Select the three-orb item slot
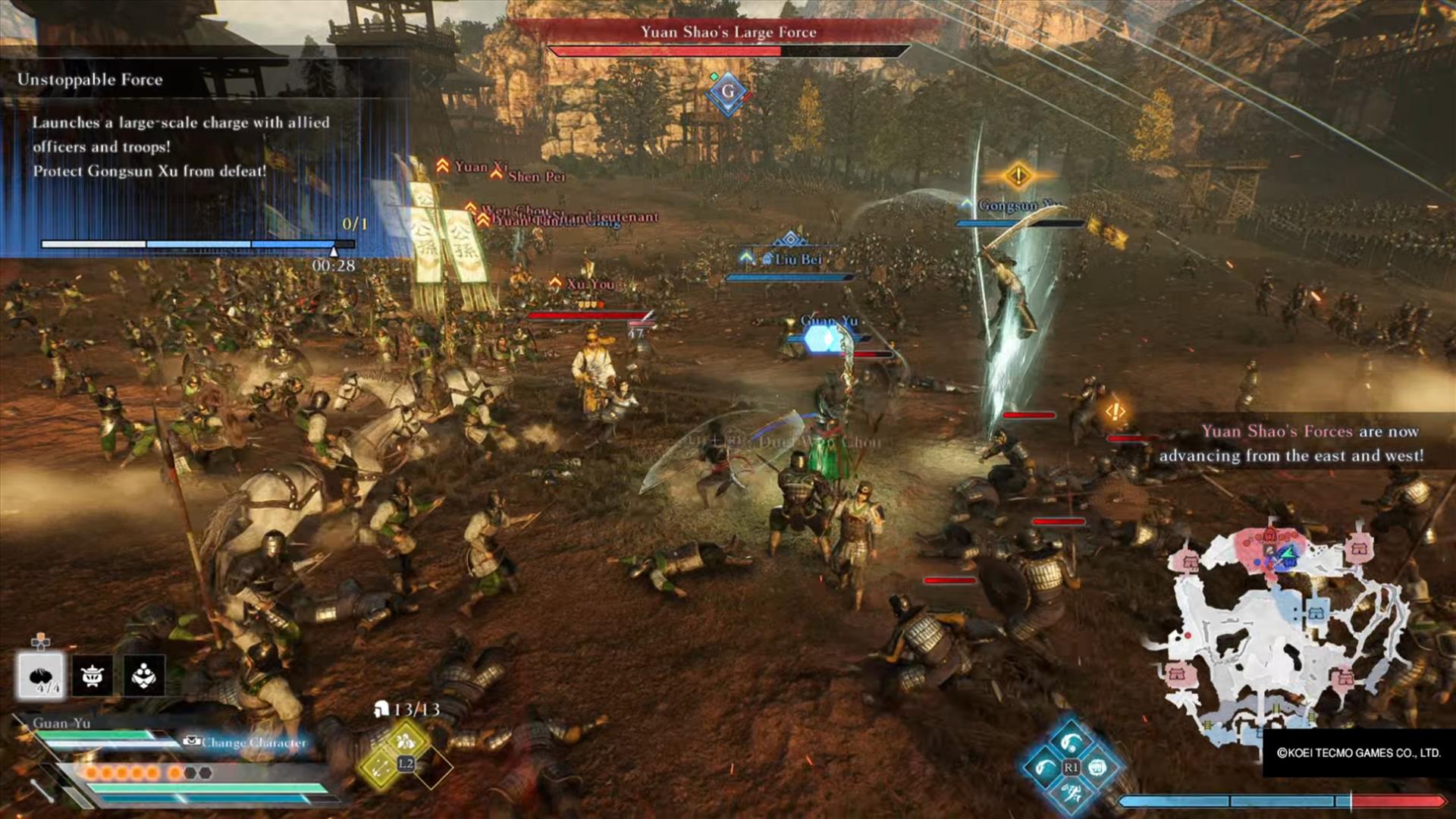Screen dimensions: 1456x819 (x=144, y=674)
